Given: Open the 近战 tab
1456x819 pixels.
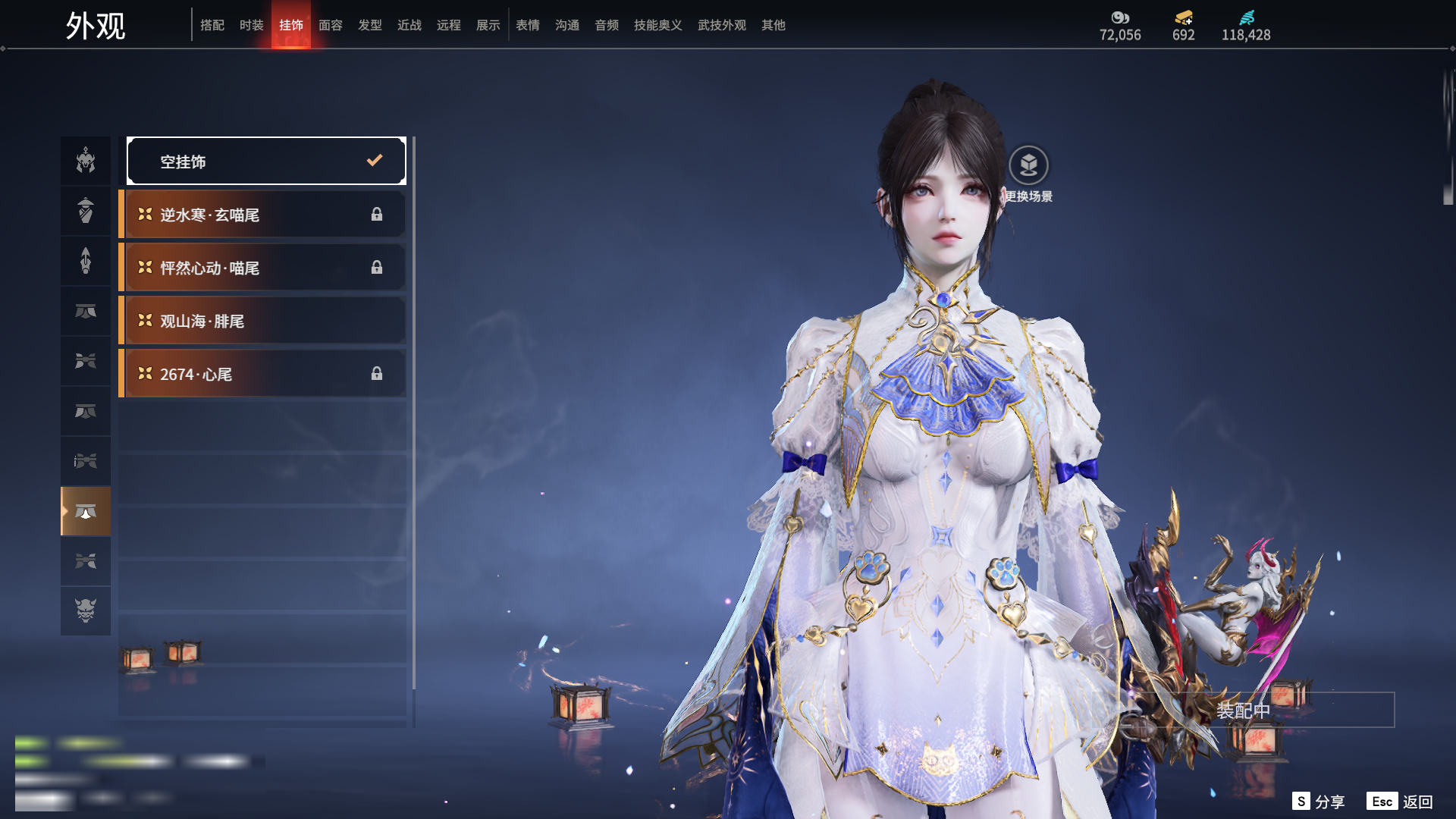Looking at the screenshot, I should click(x=409, y=25).
